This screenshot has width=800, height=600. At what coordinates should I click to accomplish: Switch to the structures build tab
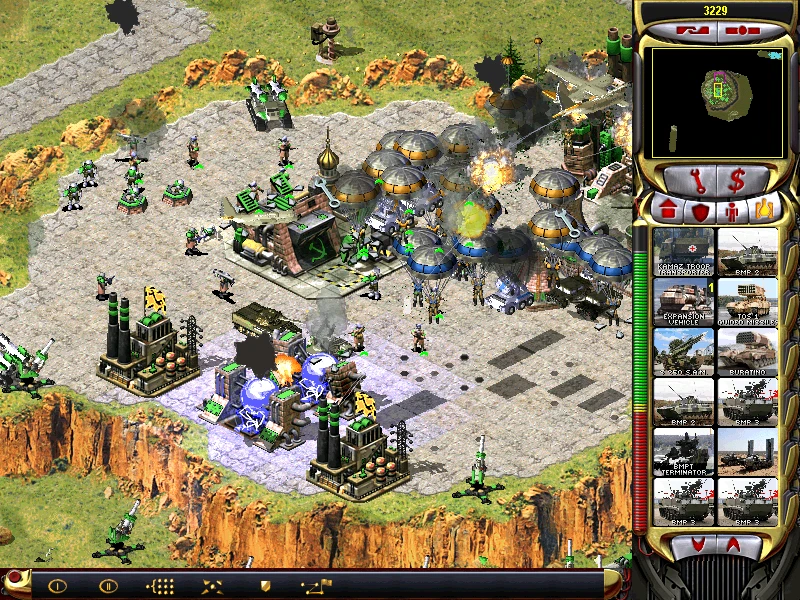tap(667, 211)
